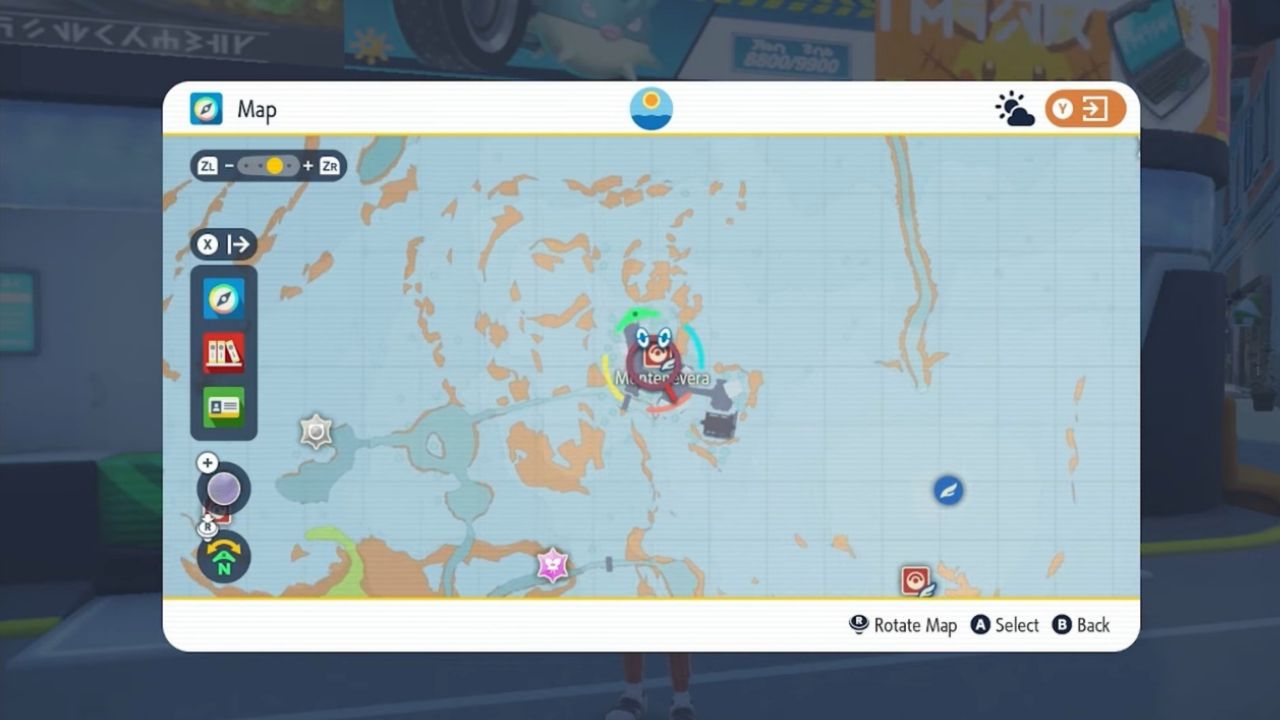The image size is (1280, 720).
Task: Select the Pokémon Center marker at the map's bottom edge
Action: coord(916,580)
